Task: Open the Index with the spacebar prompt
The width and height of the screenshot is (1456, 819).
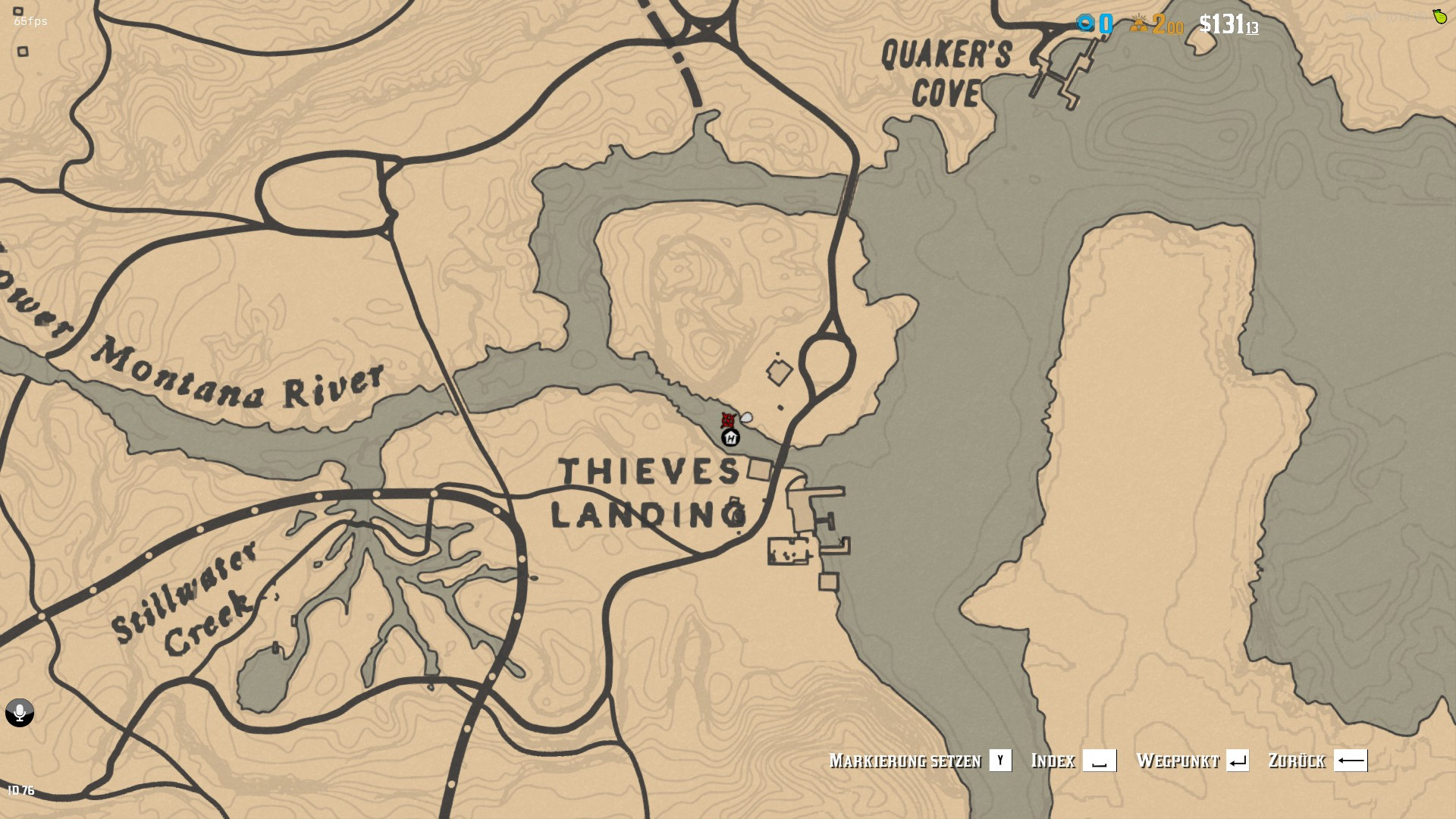Action: coord(1100,761)
